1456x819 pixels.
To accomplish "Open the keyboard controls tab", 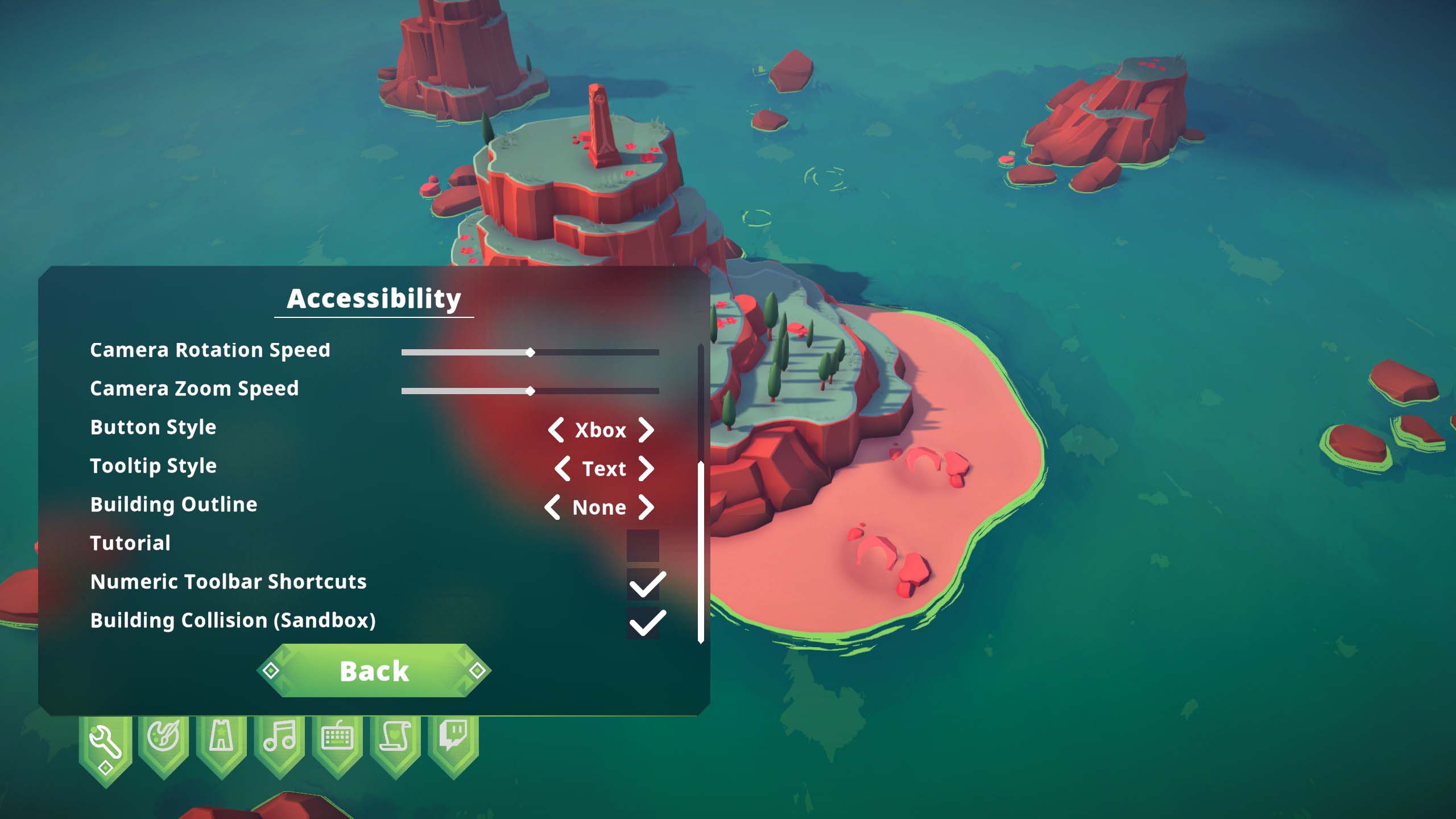I will click(x=337, y=739).
